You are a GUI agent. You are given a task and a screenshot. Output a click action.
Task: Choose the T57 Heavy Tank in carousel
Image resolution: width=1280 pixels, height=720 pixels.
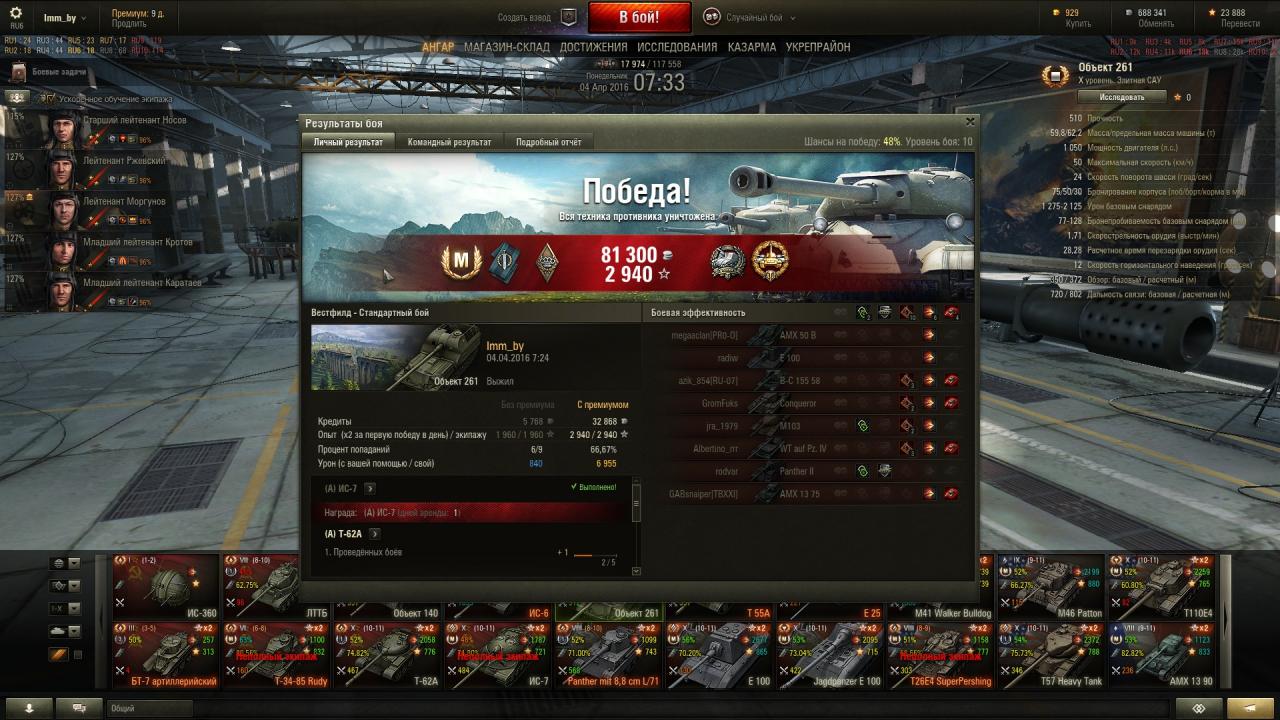[x=1052, y=655]
